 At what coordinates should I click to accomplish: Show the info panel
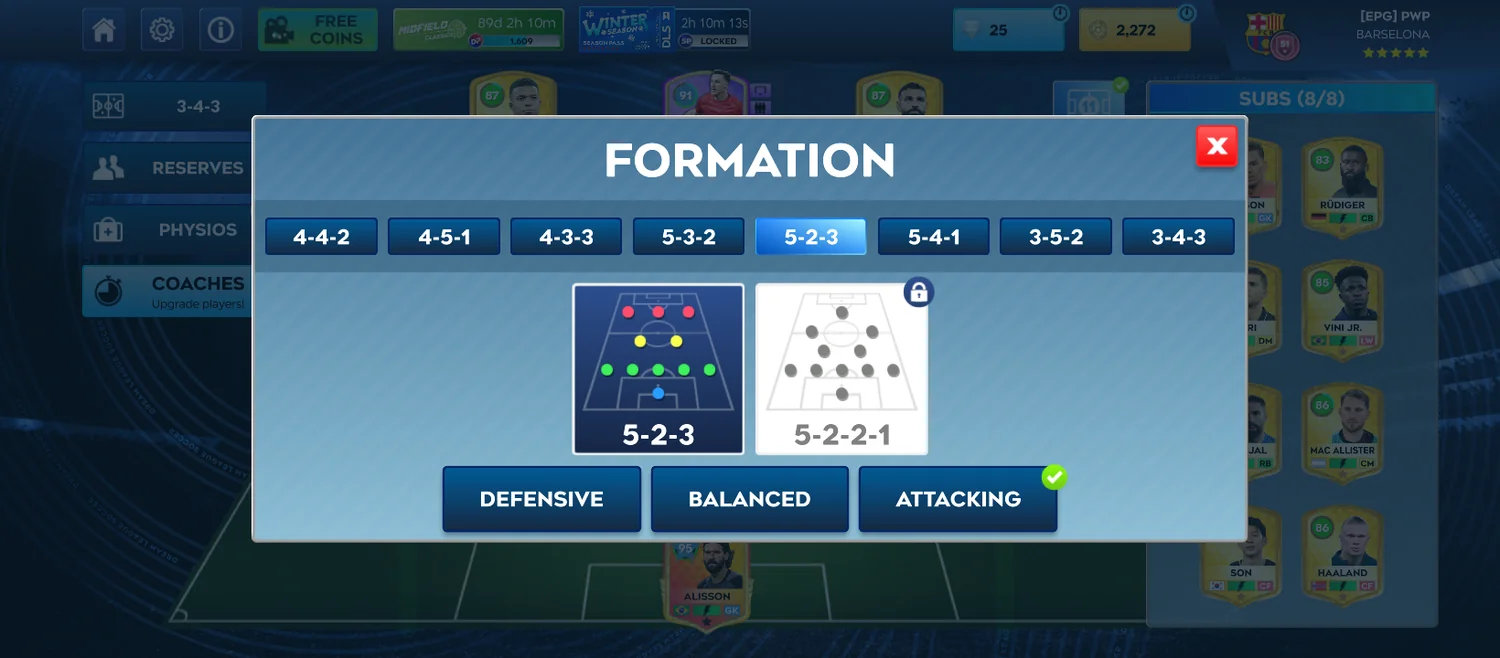coord(220,30)
